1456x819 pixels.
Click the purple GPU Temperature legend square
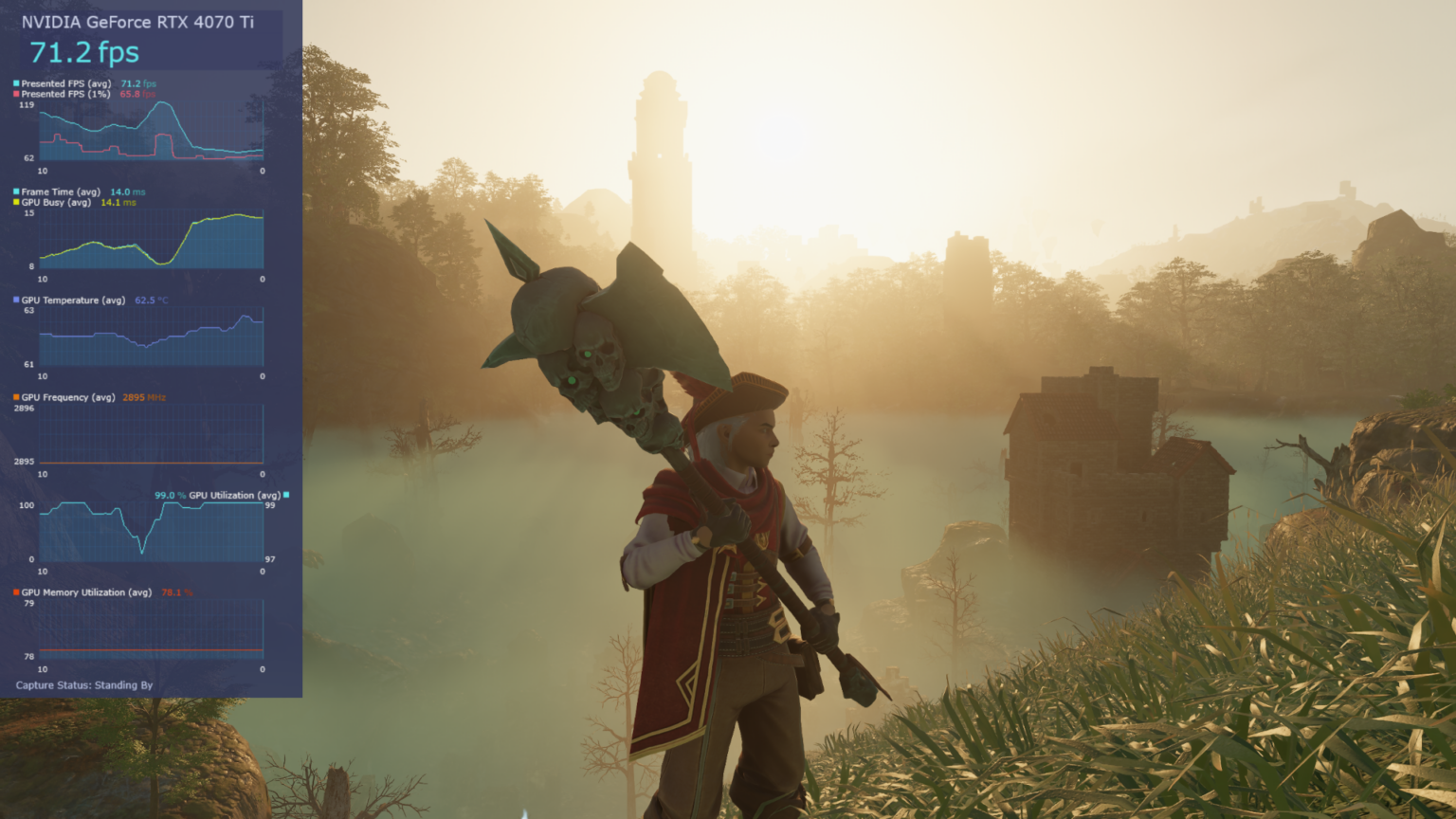14,300
